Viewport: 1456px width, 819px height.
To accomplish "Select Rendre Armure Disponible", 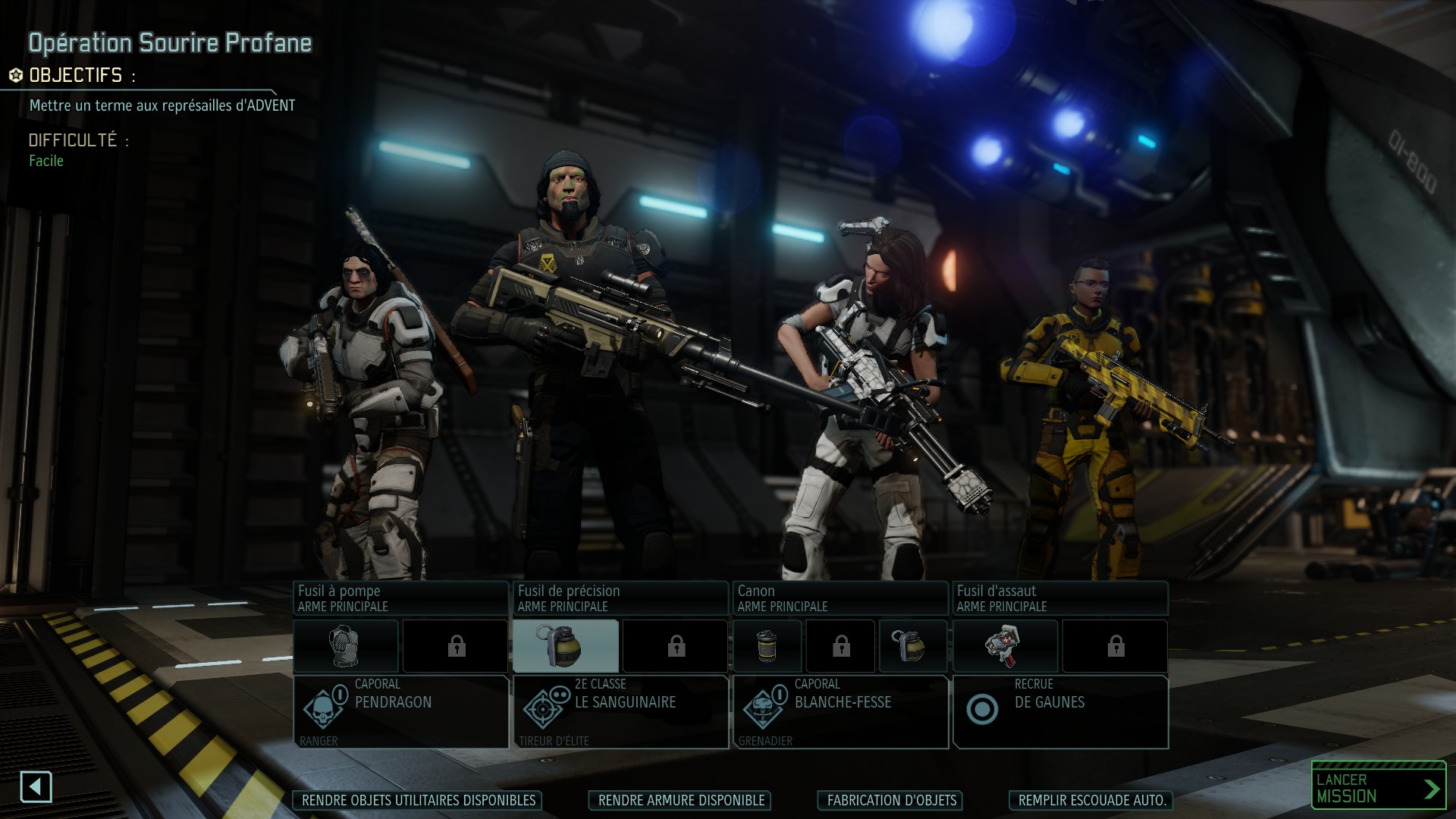I will [x=680, y=800].
